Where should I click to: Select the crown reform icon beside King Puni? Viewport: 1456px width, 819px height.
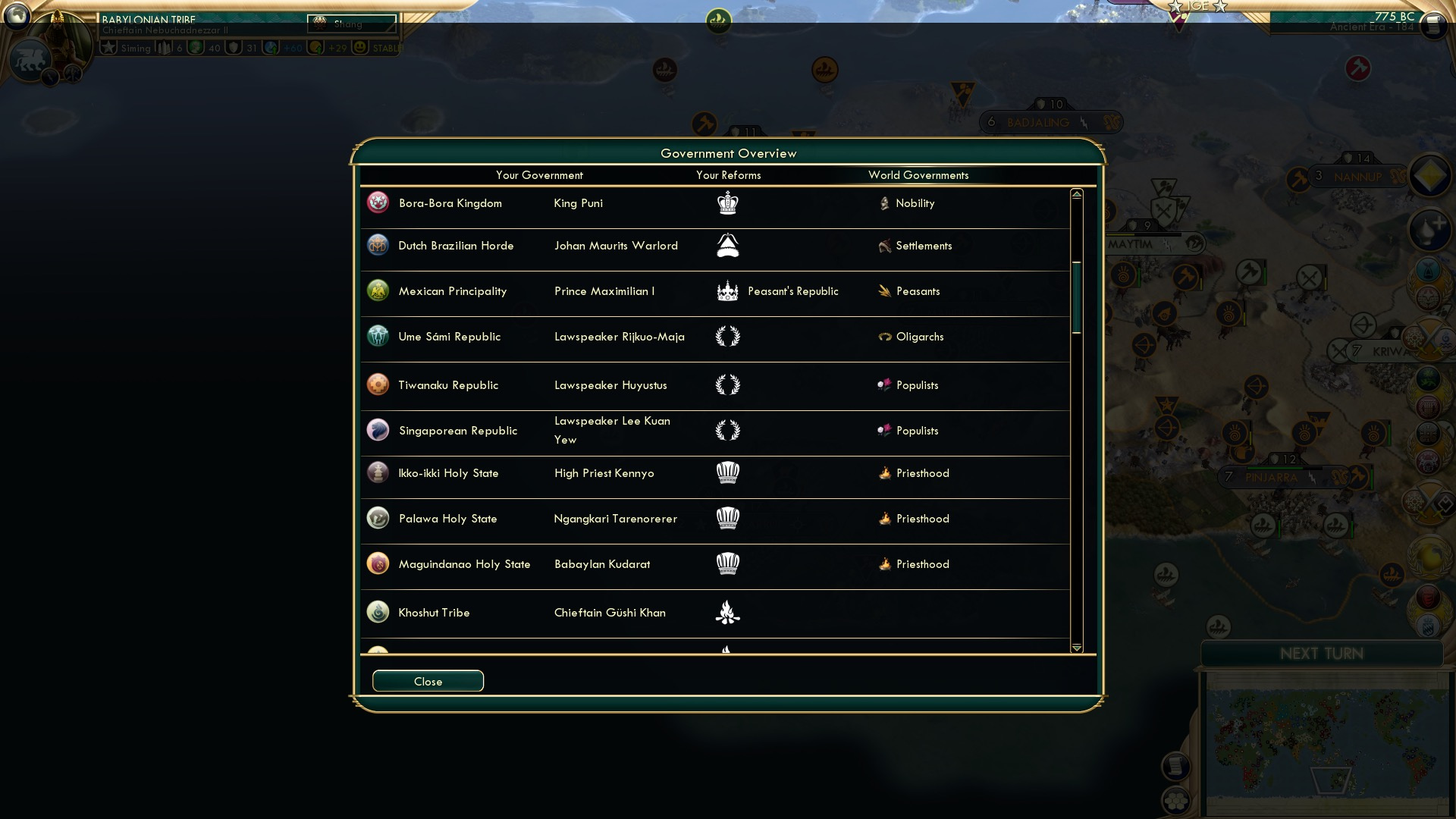728,202
